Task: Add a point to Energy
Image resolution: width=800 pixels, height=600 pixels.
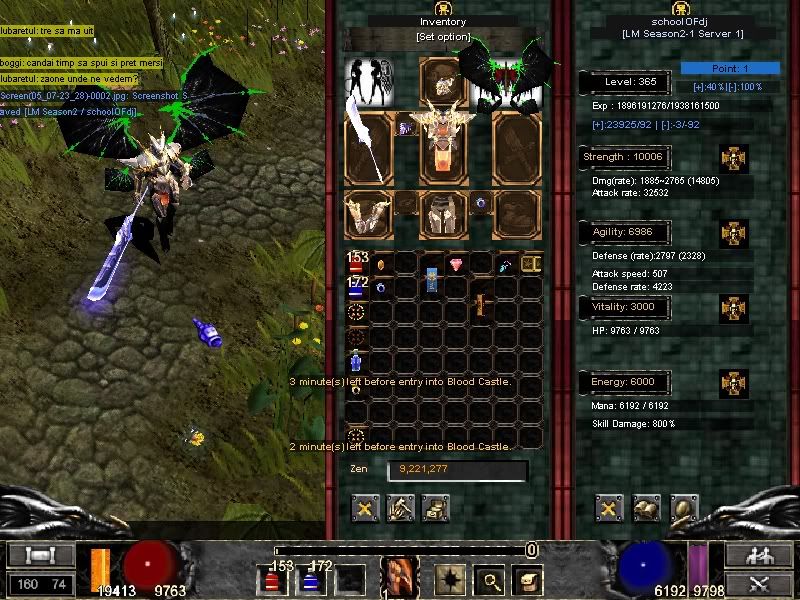Action: click(x=735, y=382)
